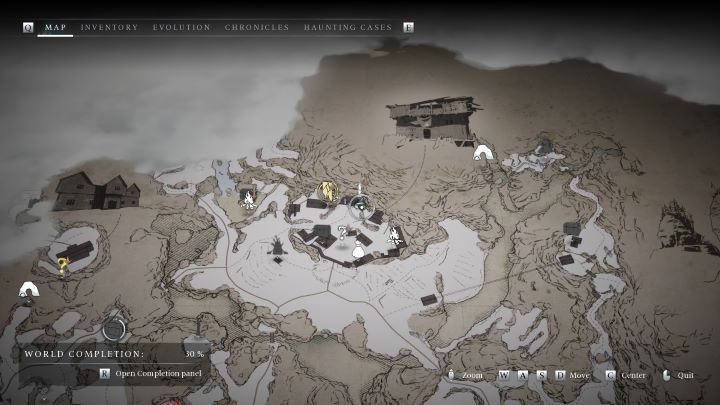
Task: Select the gold lightning map marker
Action: (327, 192)
